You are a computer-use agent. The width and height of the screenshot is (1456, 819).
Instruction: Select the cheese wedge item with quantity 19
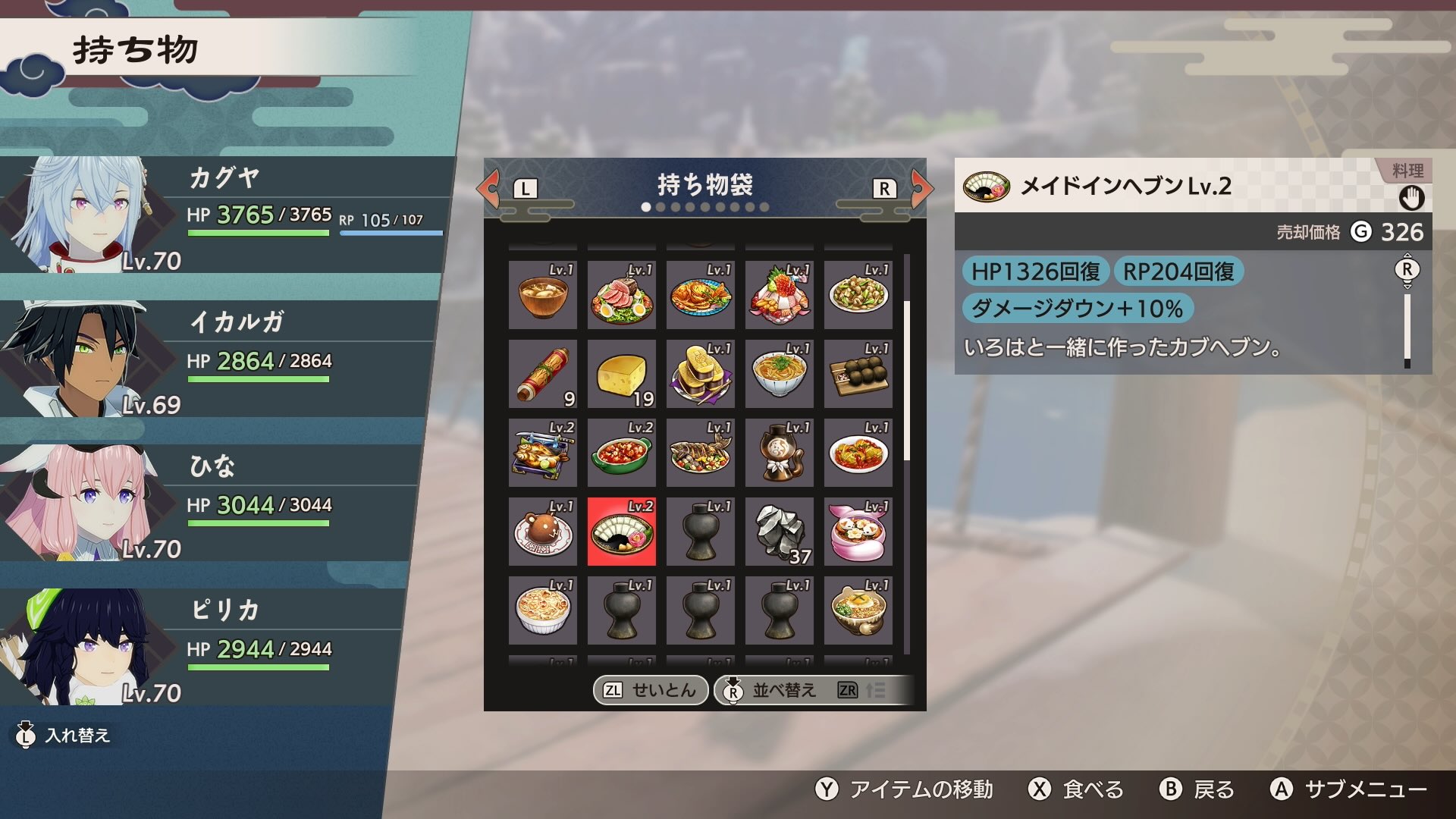621,374
